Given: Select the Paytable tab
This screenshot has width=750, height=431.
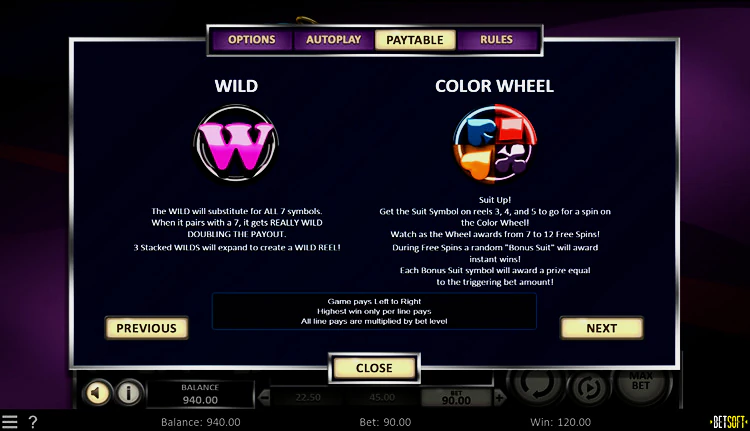Looking at the screenshot, I should tap(415, 40).
